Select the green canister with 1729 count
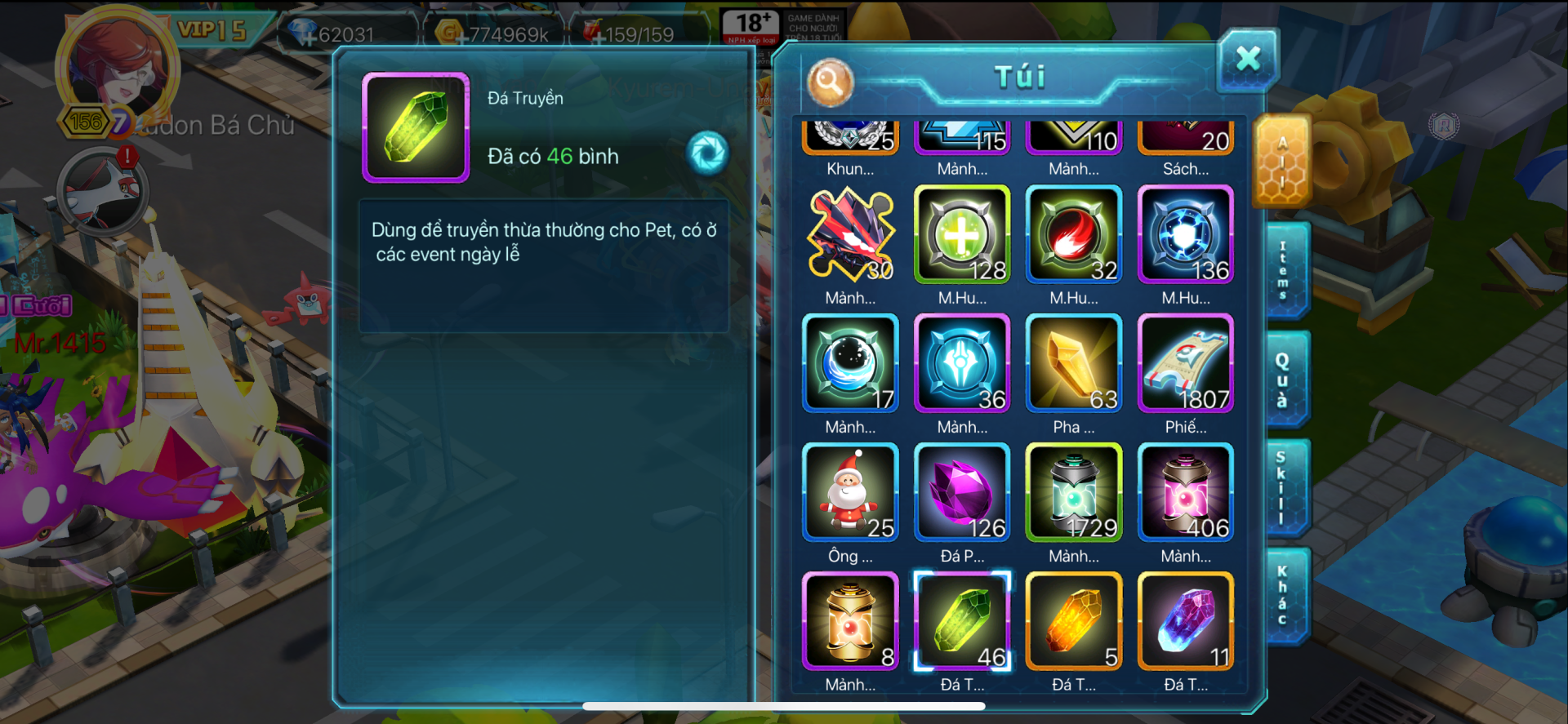Viewport: 1568px width, 724px height. point(1074,492)
